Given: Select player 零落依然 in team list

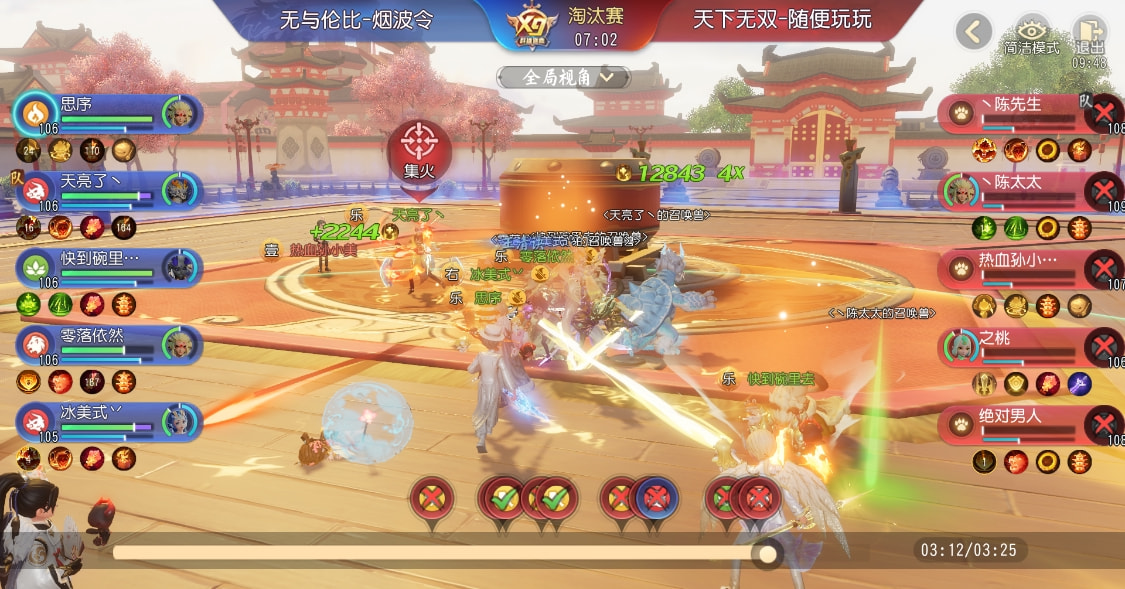Looking at the screenshot, I should click(x=108, y=344).
